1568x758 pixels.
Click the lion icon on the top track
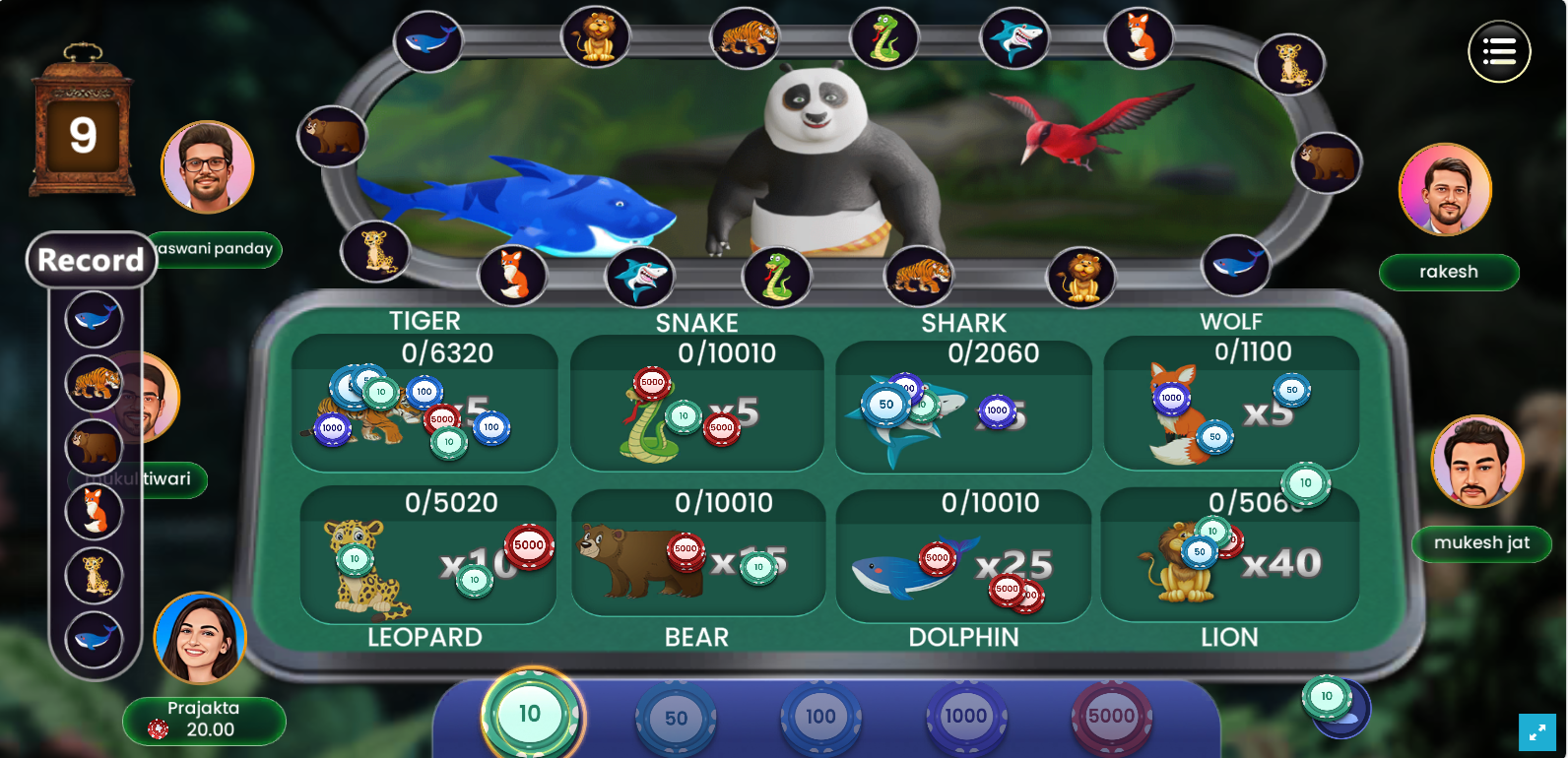tap(596, 36)
